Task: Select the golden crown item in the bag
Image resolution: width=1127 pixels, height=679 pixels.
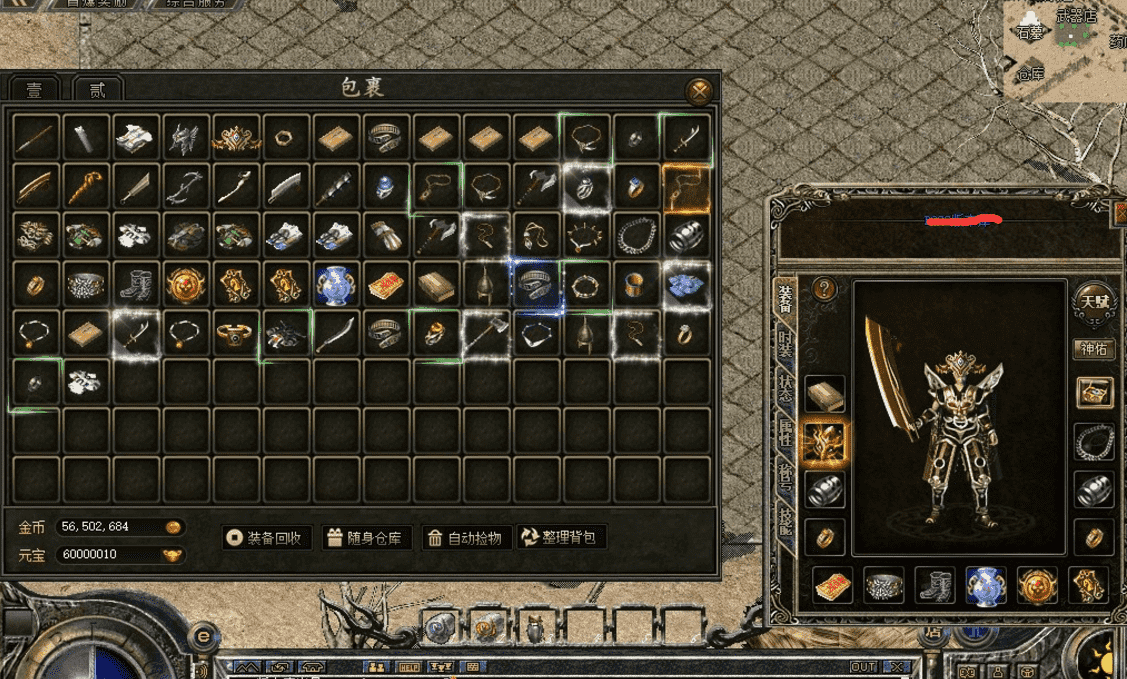Action: [237, 138]
